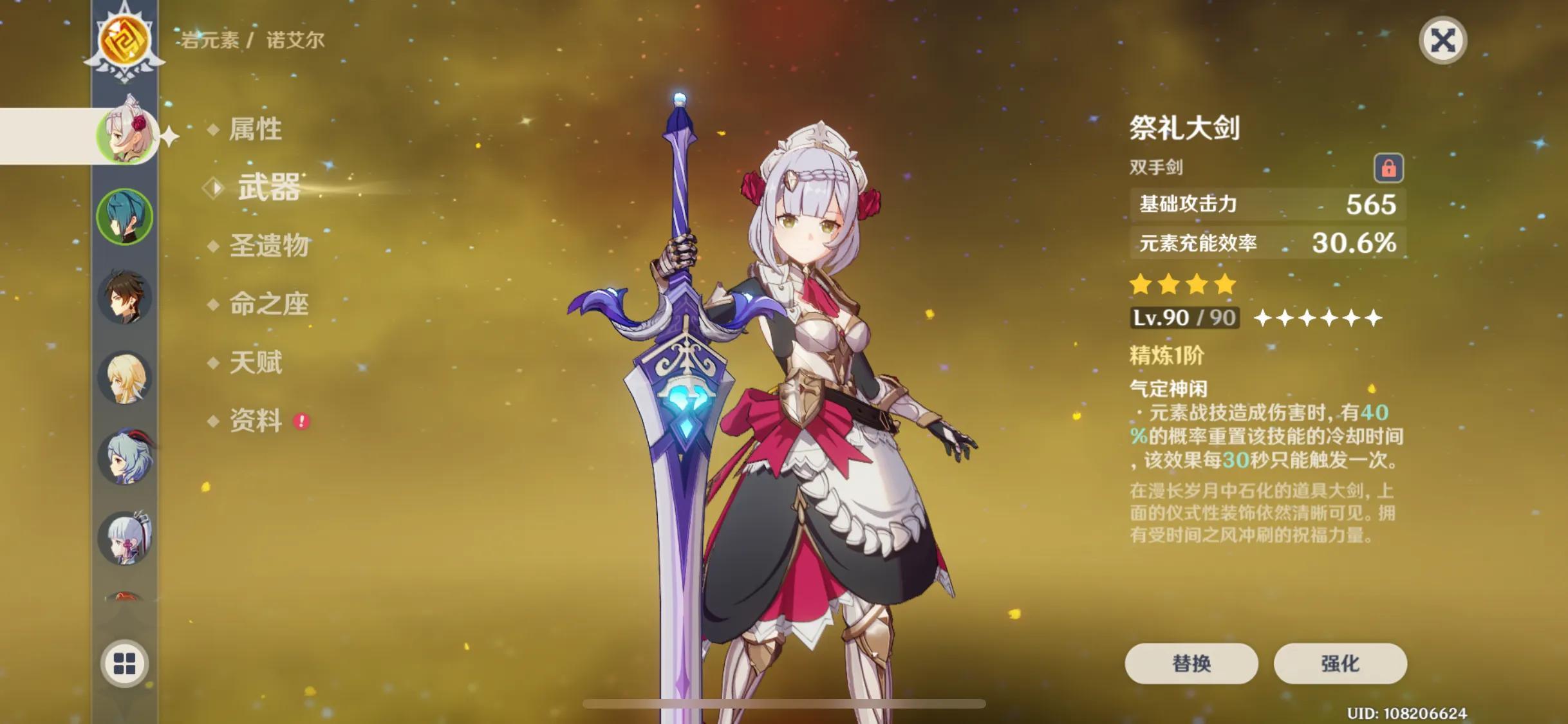
Task: Choose the silver ponytail character portrait
Action: [124, 538]
